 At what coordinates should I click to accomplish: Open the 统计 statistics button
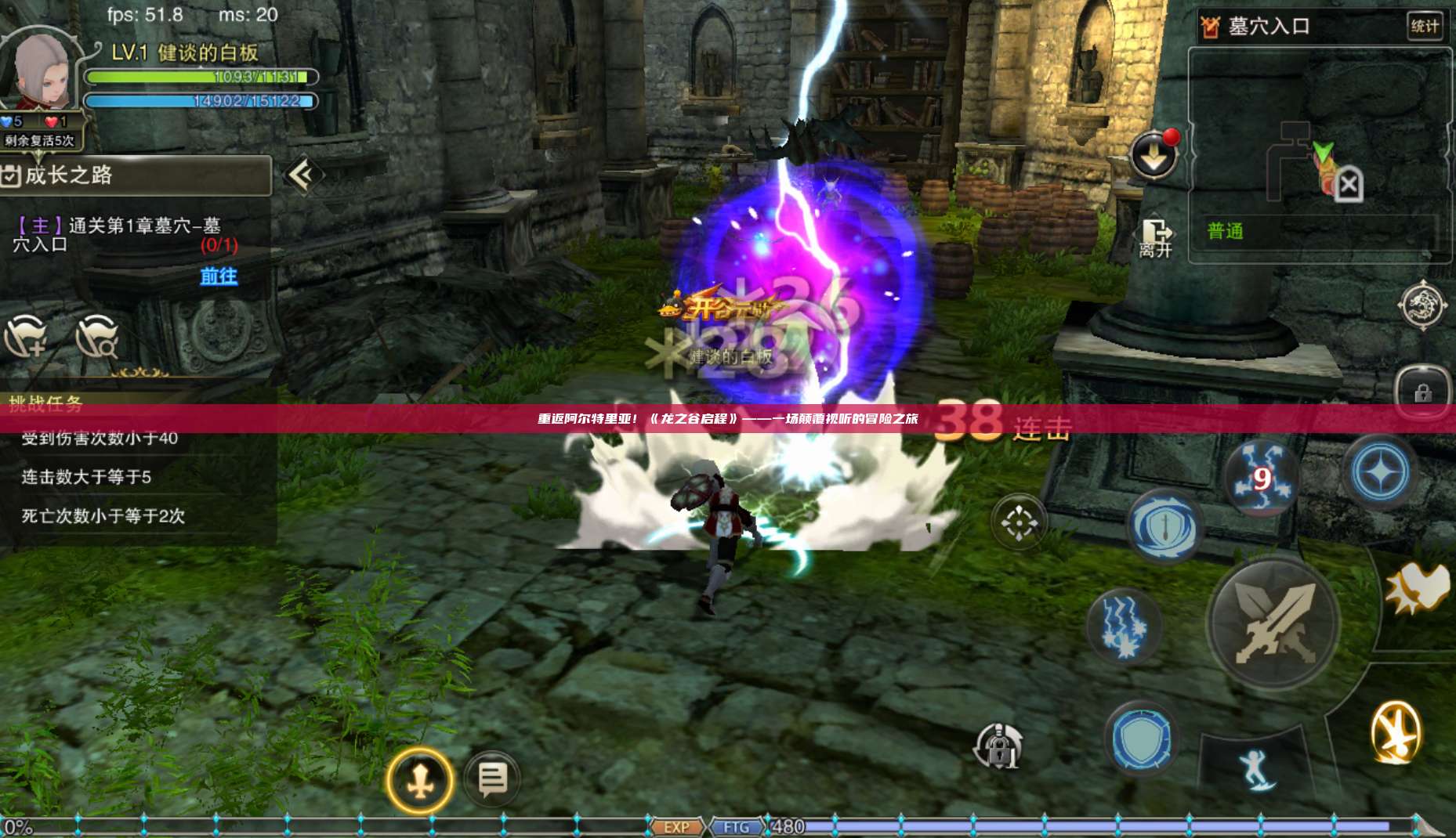click(1423, 26)
